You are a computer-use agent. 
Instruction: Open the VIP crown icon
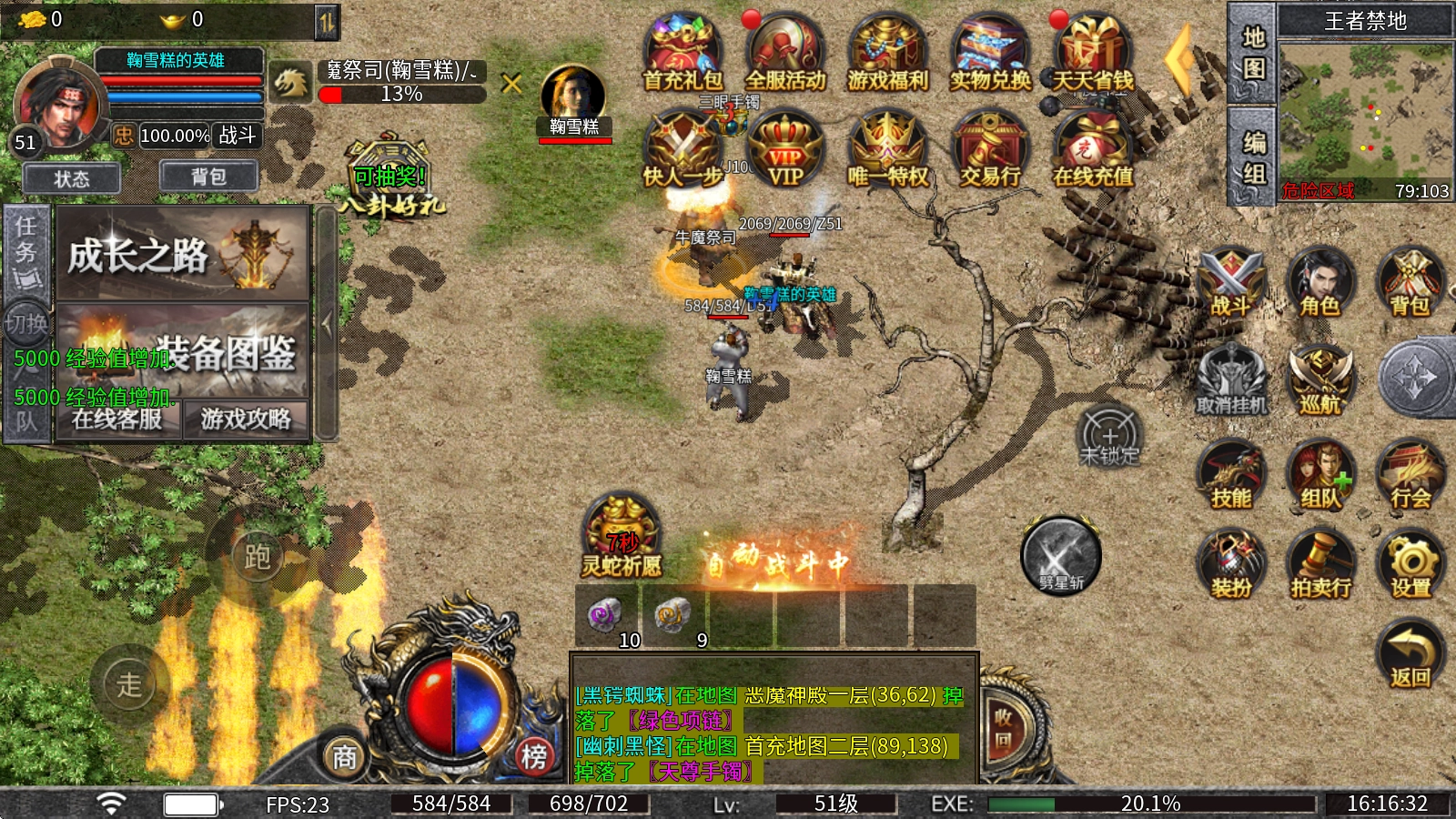[x=785, y=151]
